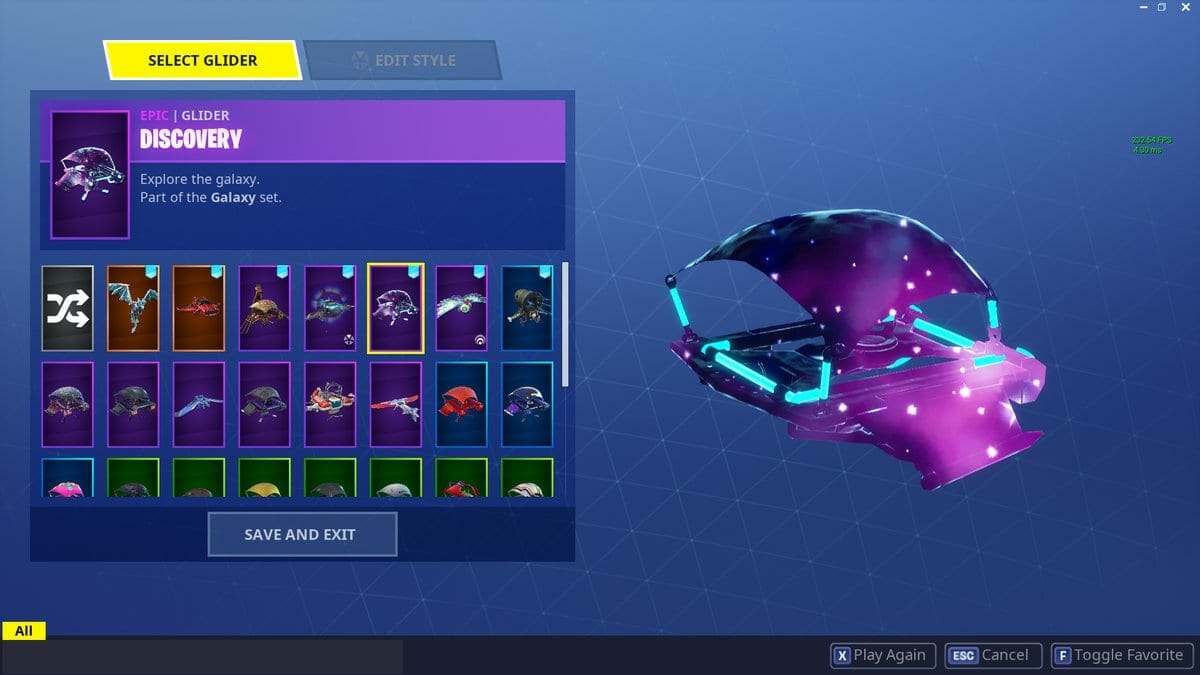Select the highlighted Discovery galaxy glider tile
Screen dimensions: 1200x675
pos(396,308)
